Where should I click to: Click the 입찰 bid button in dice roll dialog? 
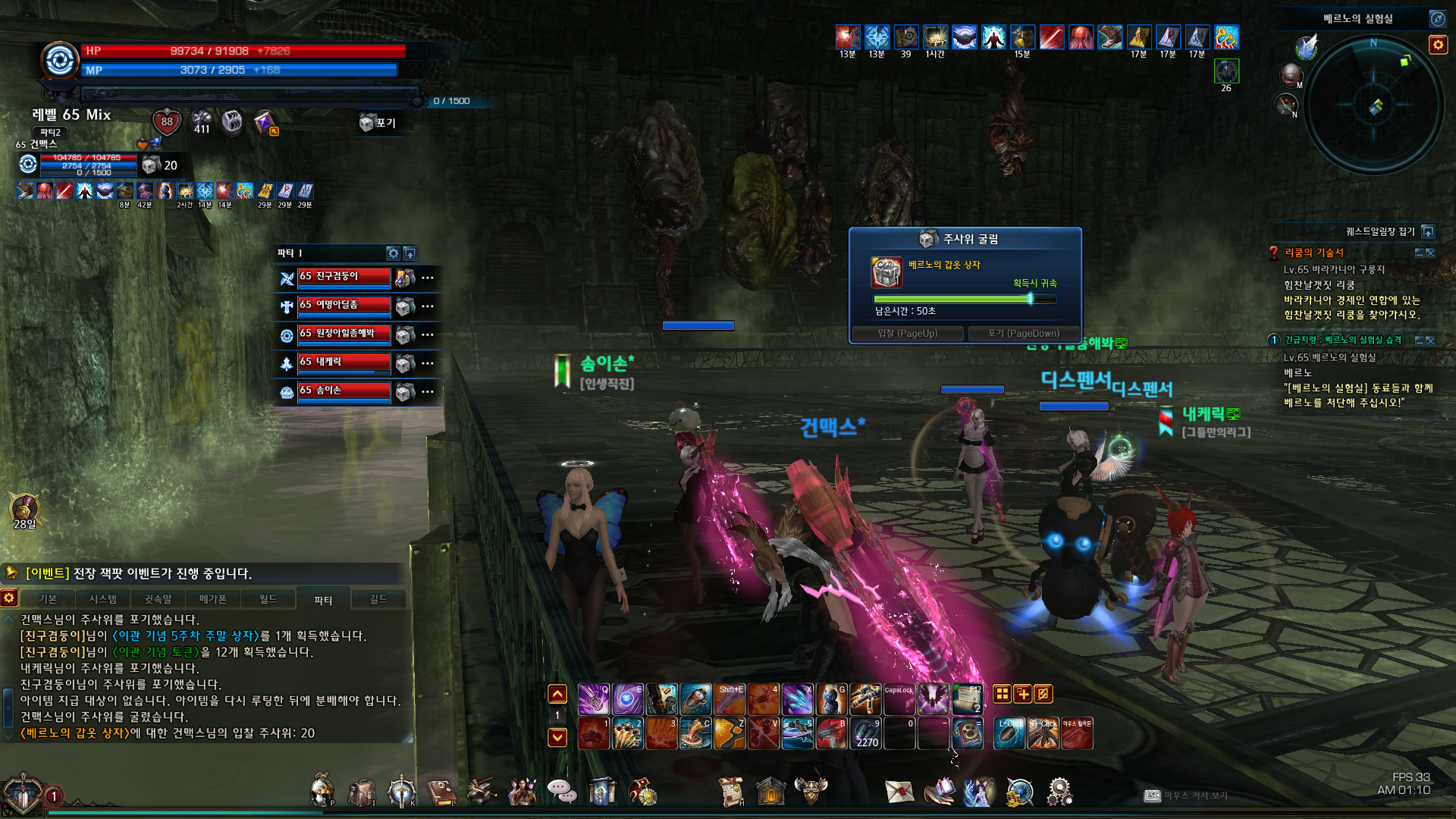point(908,334)
